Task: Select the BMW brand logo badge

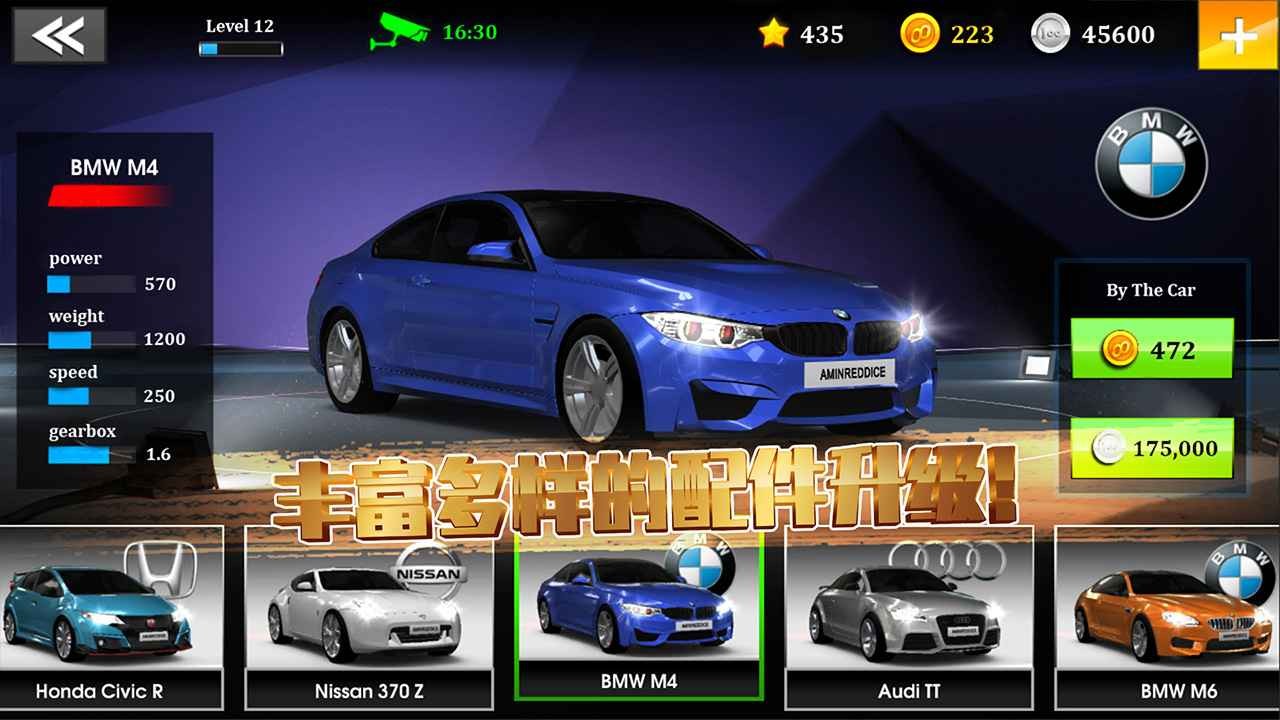Action: [1150, 160]
